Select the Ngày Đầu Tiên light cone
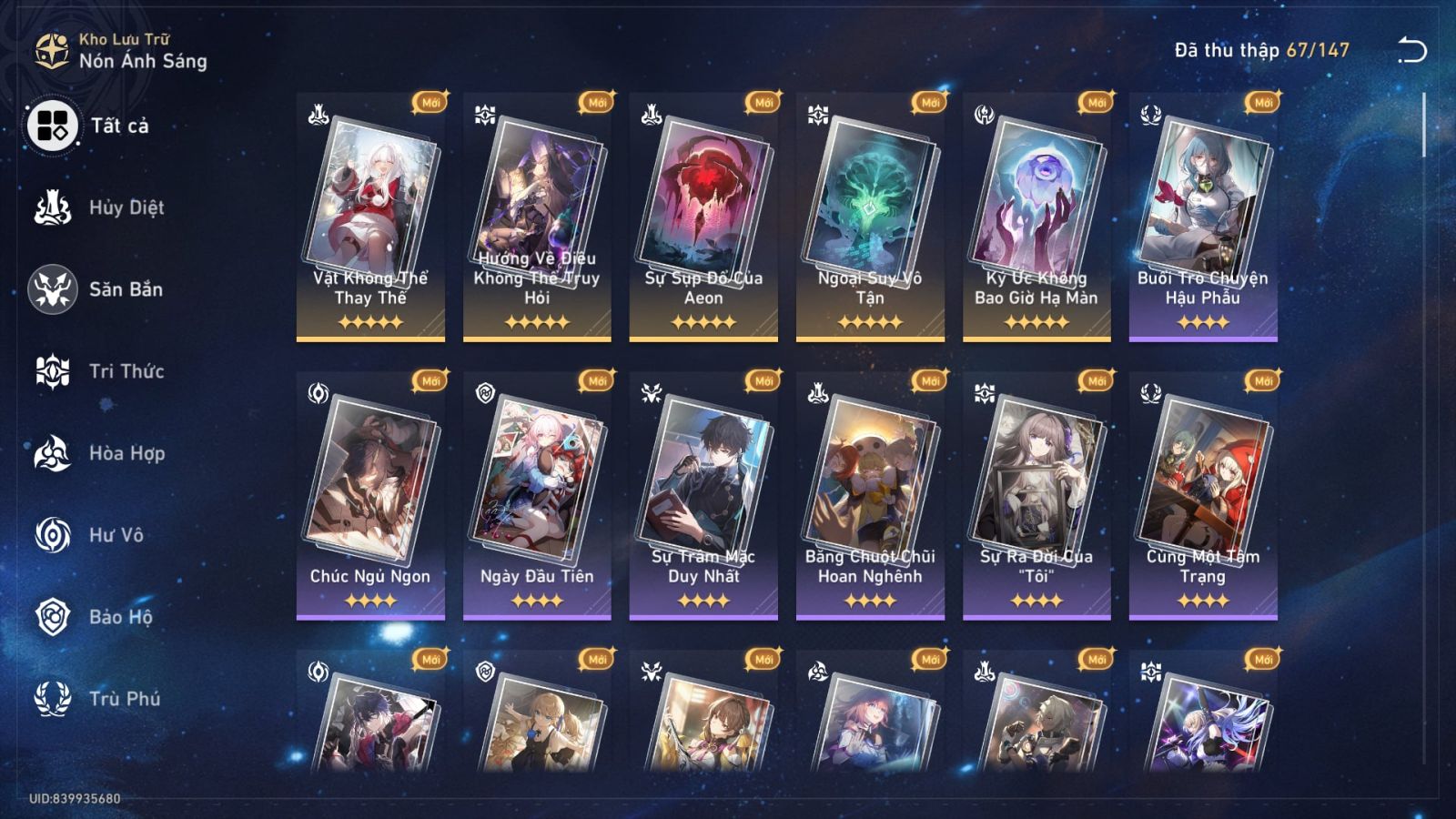The width and height of the screenshot is (1456, 819). 537,496
